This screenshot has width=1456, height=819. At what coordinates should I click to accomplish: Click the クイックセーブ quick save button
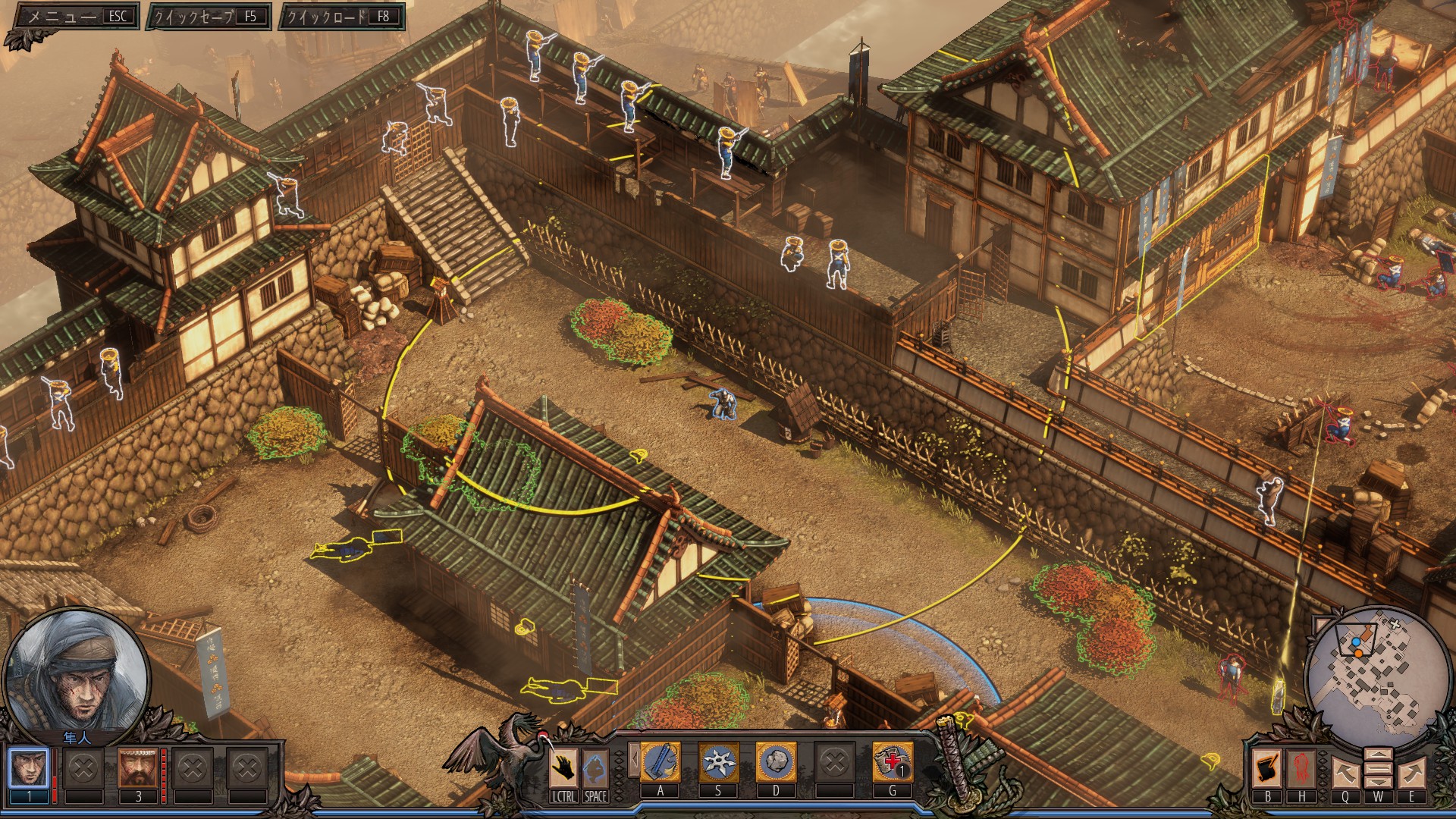[x=209, y=16]
